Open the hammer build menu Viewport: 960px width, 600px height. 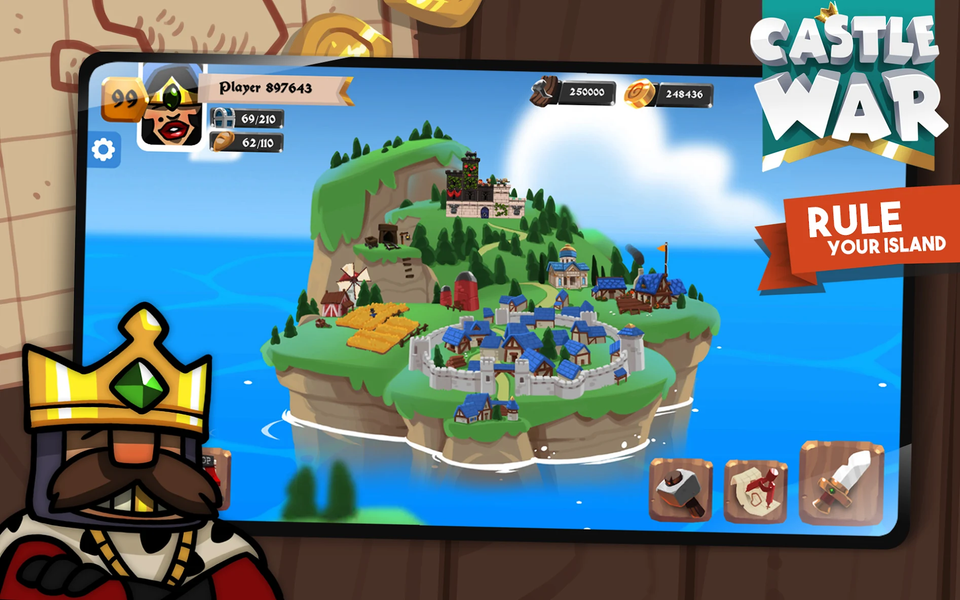[680, 490]
